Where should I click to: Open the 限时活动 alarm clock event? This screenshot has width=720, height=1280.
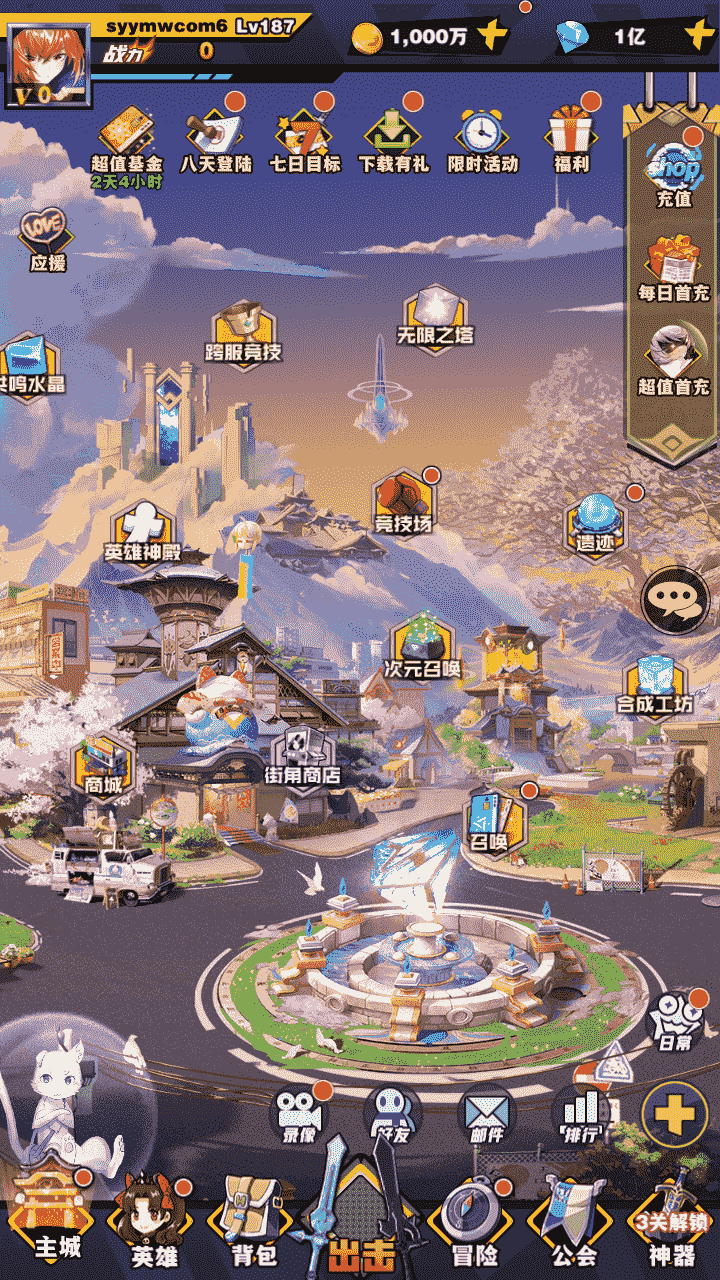tap(482, 138)
